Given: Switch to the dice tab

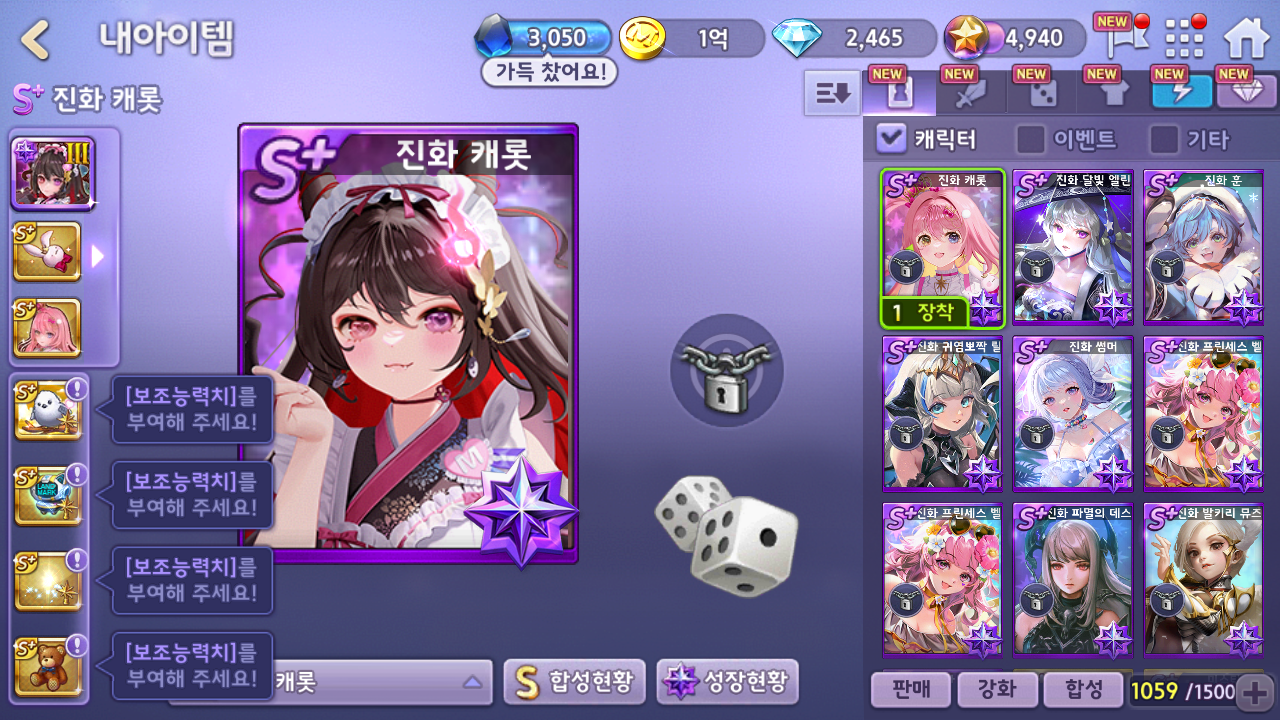Looking at the screenshot, I should 1042,93.
